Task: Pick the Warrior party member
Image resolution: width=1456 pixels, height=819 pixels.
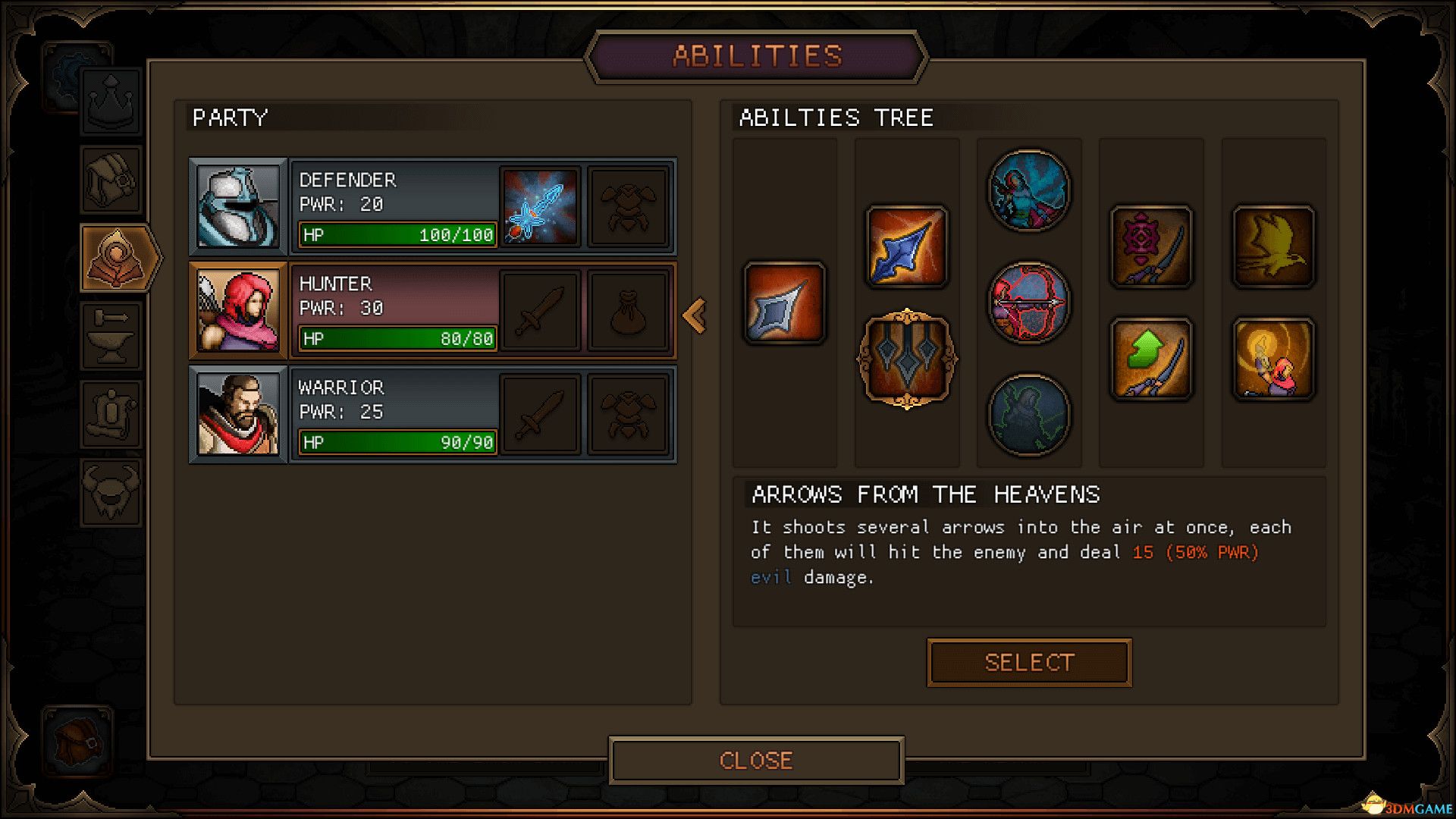Action: click(394, 414)
